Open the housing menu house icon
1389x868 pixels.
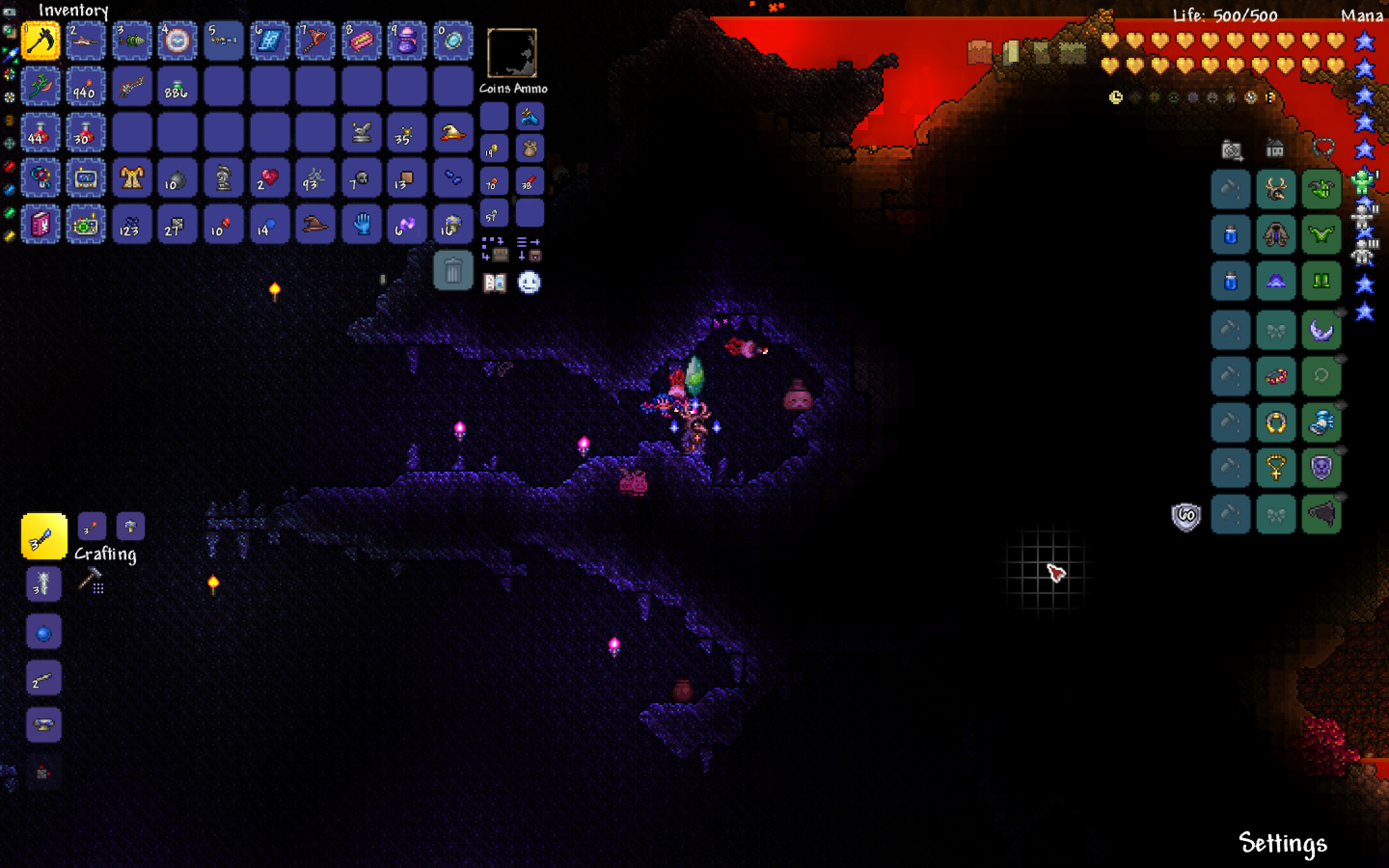pos(1274,149)
